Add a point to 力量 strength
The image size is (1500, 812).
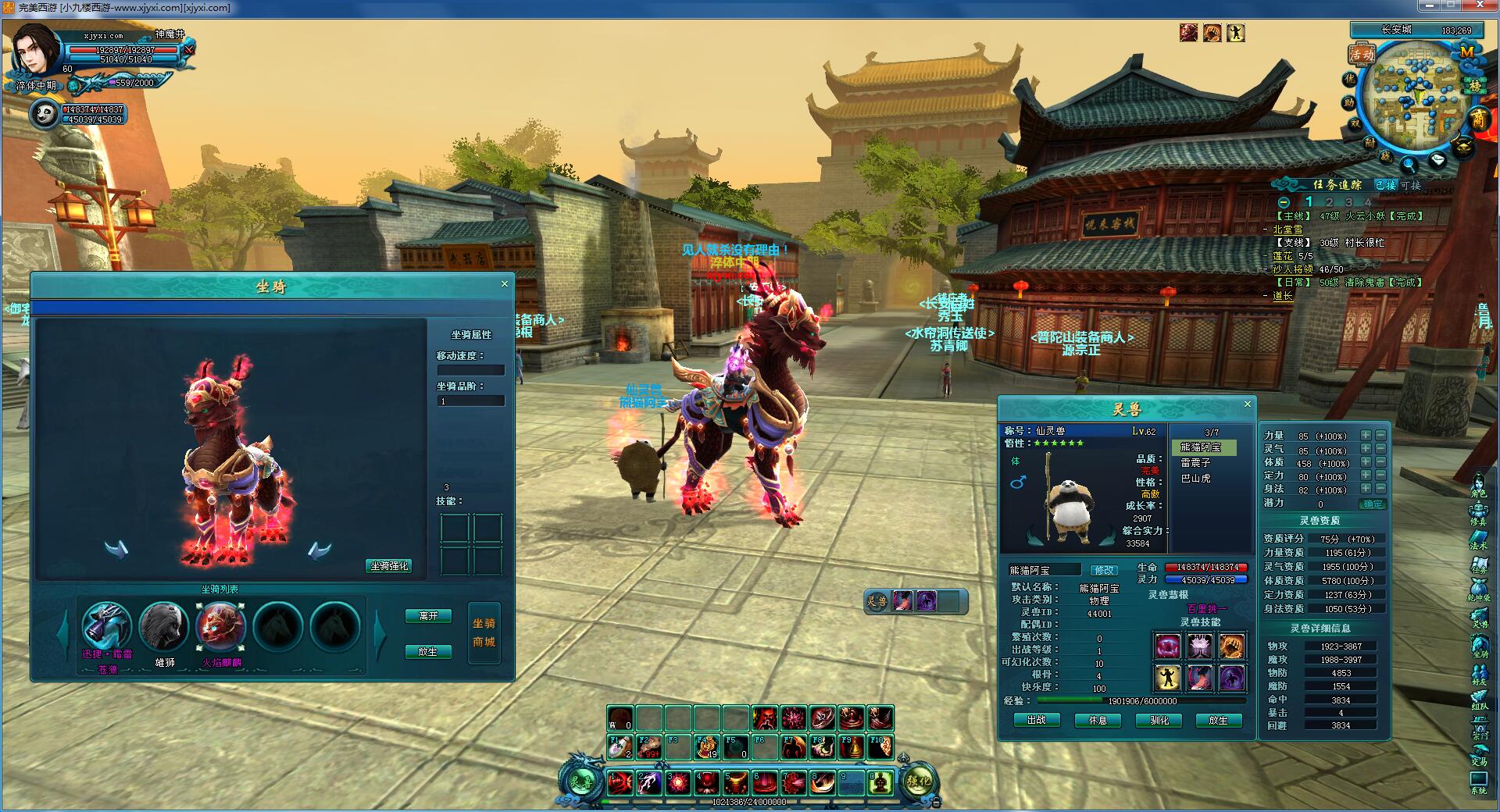pos(1366,436)
